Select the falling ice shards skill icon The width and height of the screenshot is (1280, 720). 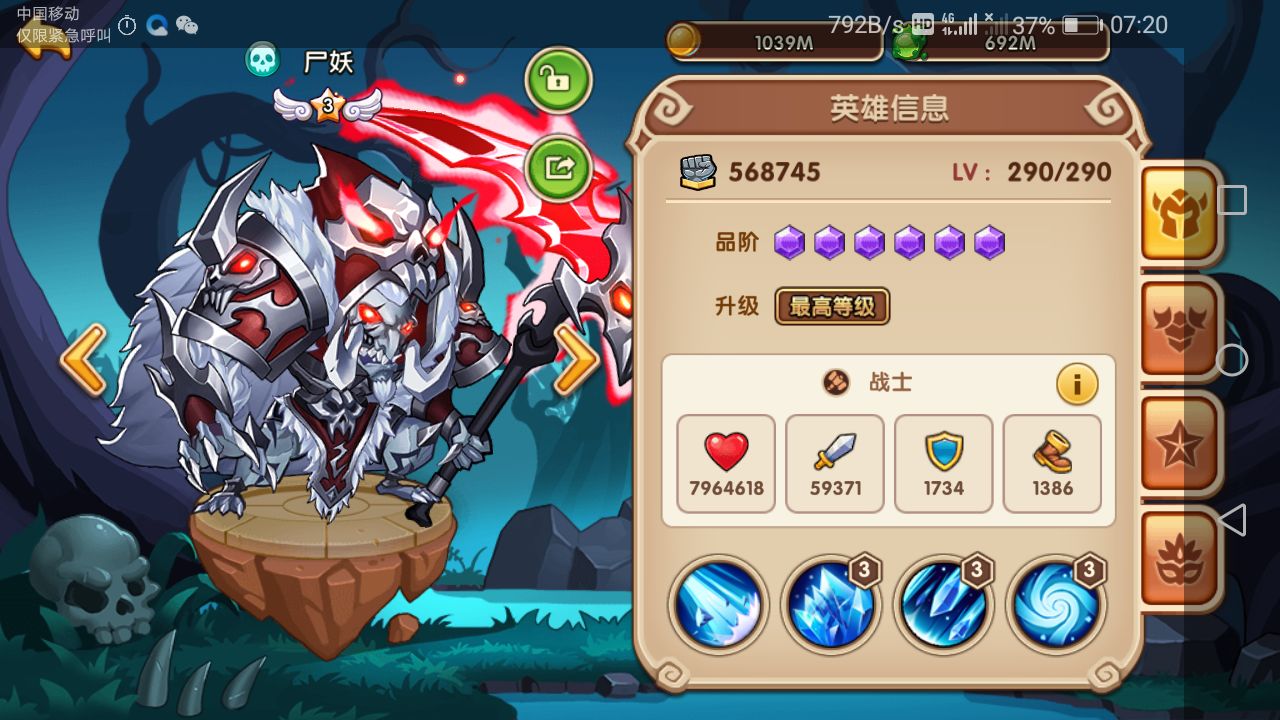tap(943, 605)
